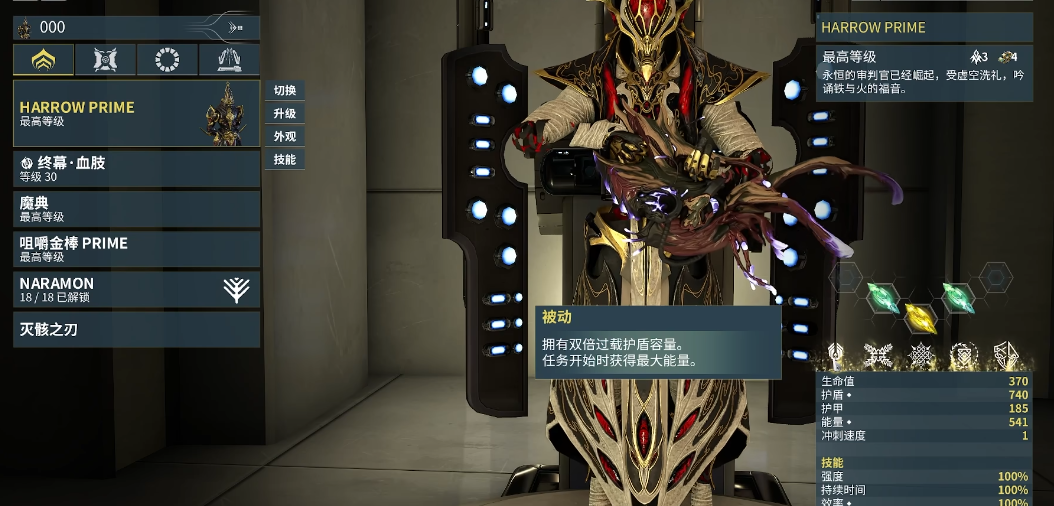The image size is (1054, 506).
Task: Select the 终幕·血肢 primary weapon slot
Action: pyautogui.click(x=136, y=169)
